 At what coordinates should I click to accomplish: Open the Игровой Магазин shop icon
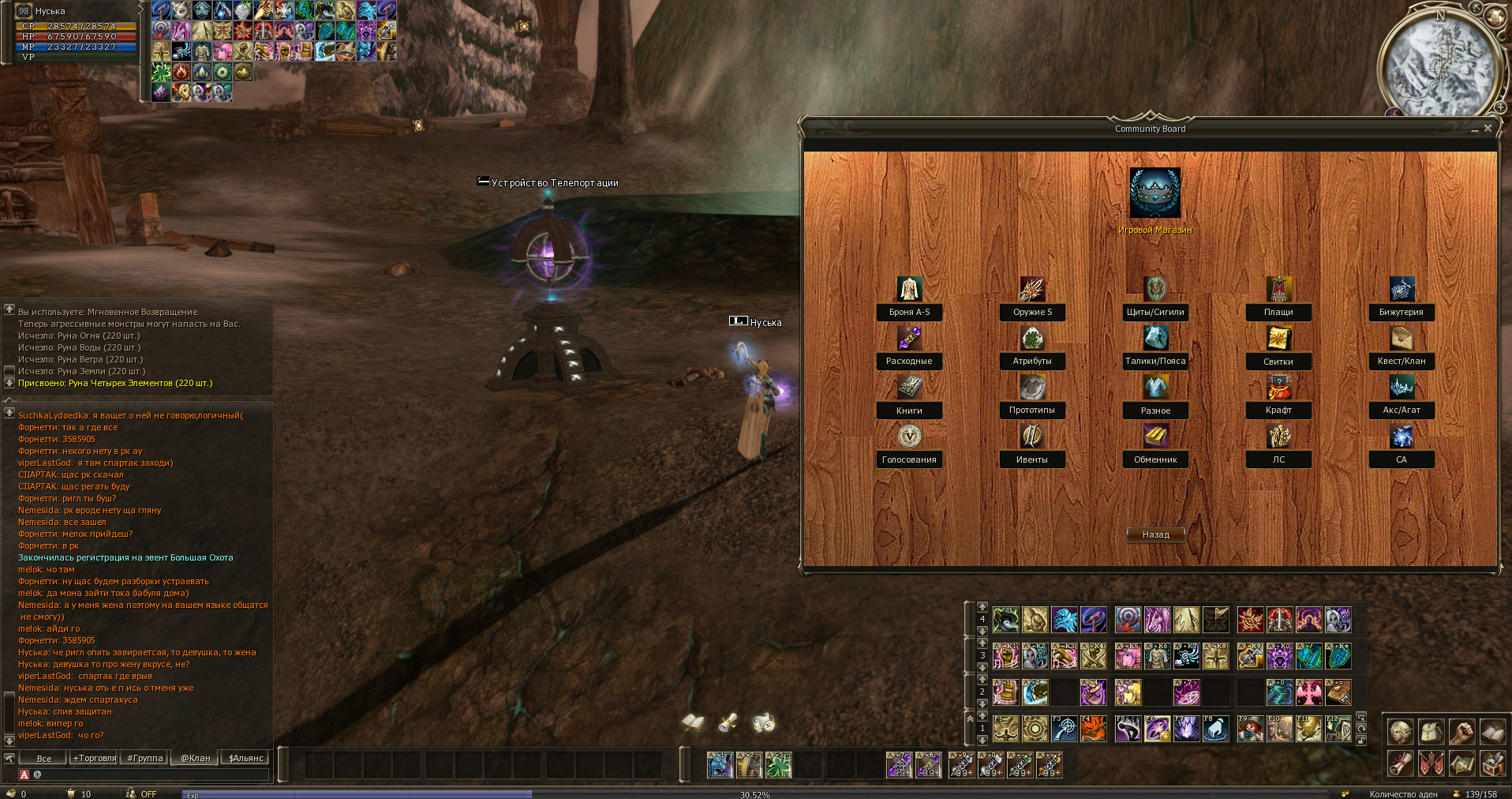coord(1155,193)
